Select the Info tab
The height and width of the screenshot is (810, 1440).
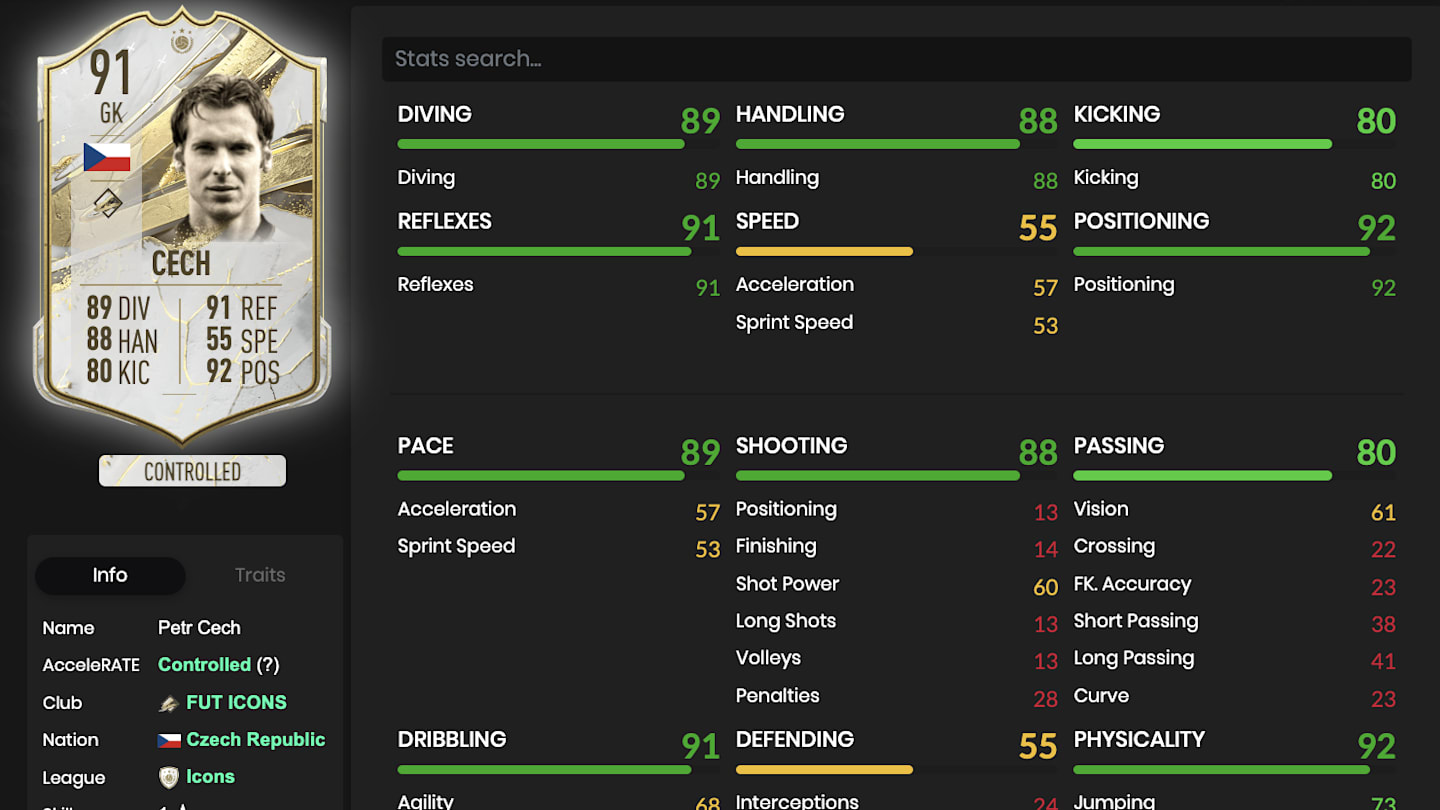tap(110, 575)
